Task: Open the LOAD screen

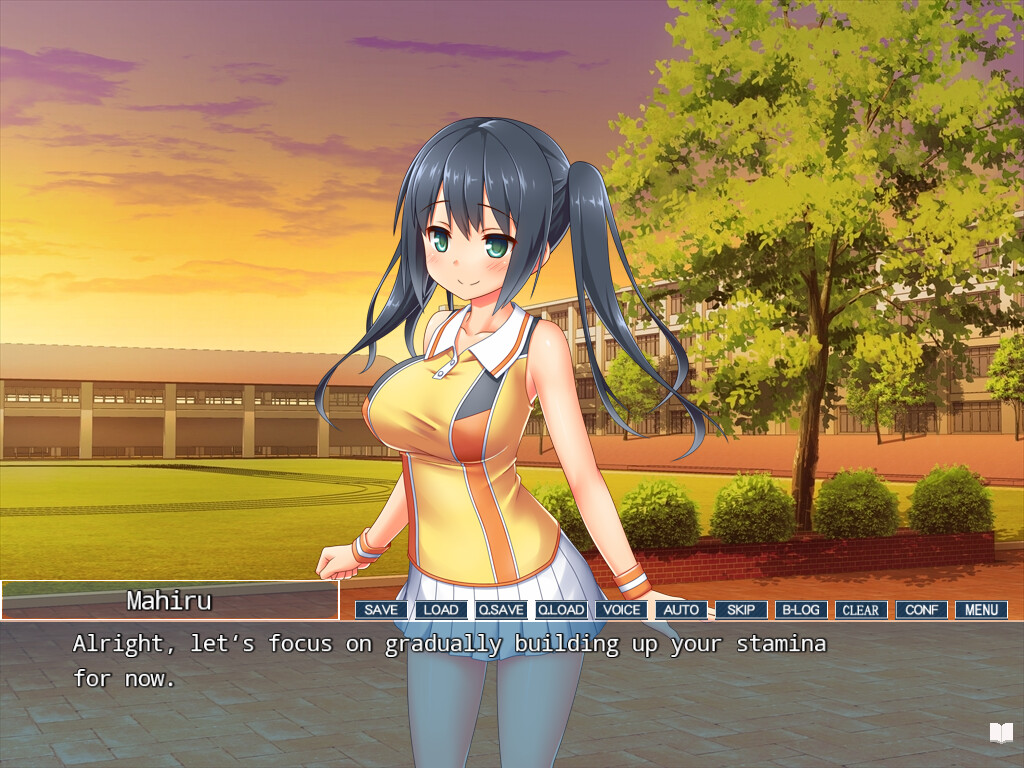Action: click(x=441, y=610)
